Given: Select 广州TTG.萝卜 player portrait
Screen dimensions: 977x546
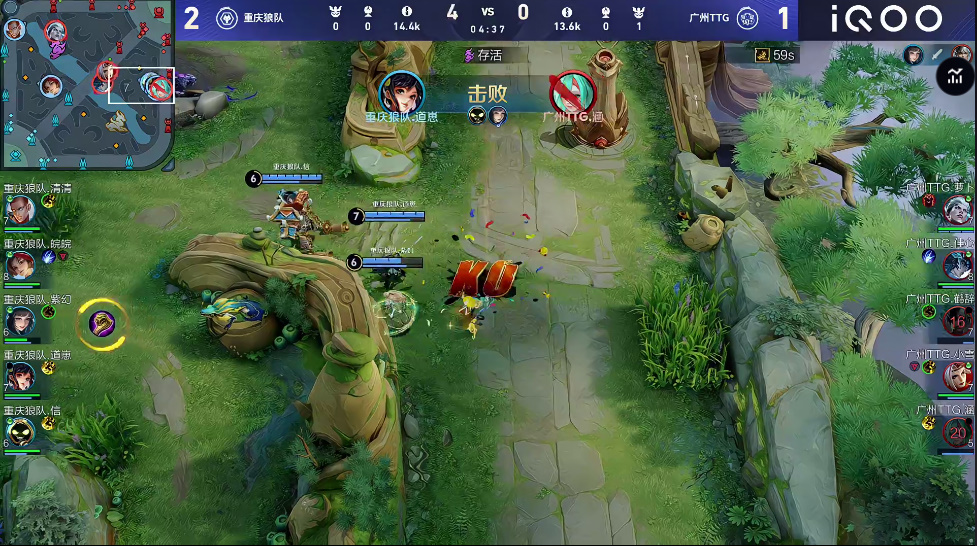Looking at the screenshot, I should tap(958, 208).
